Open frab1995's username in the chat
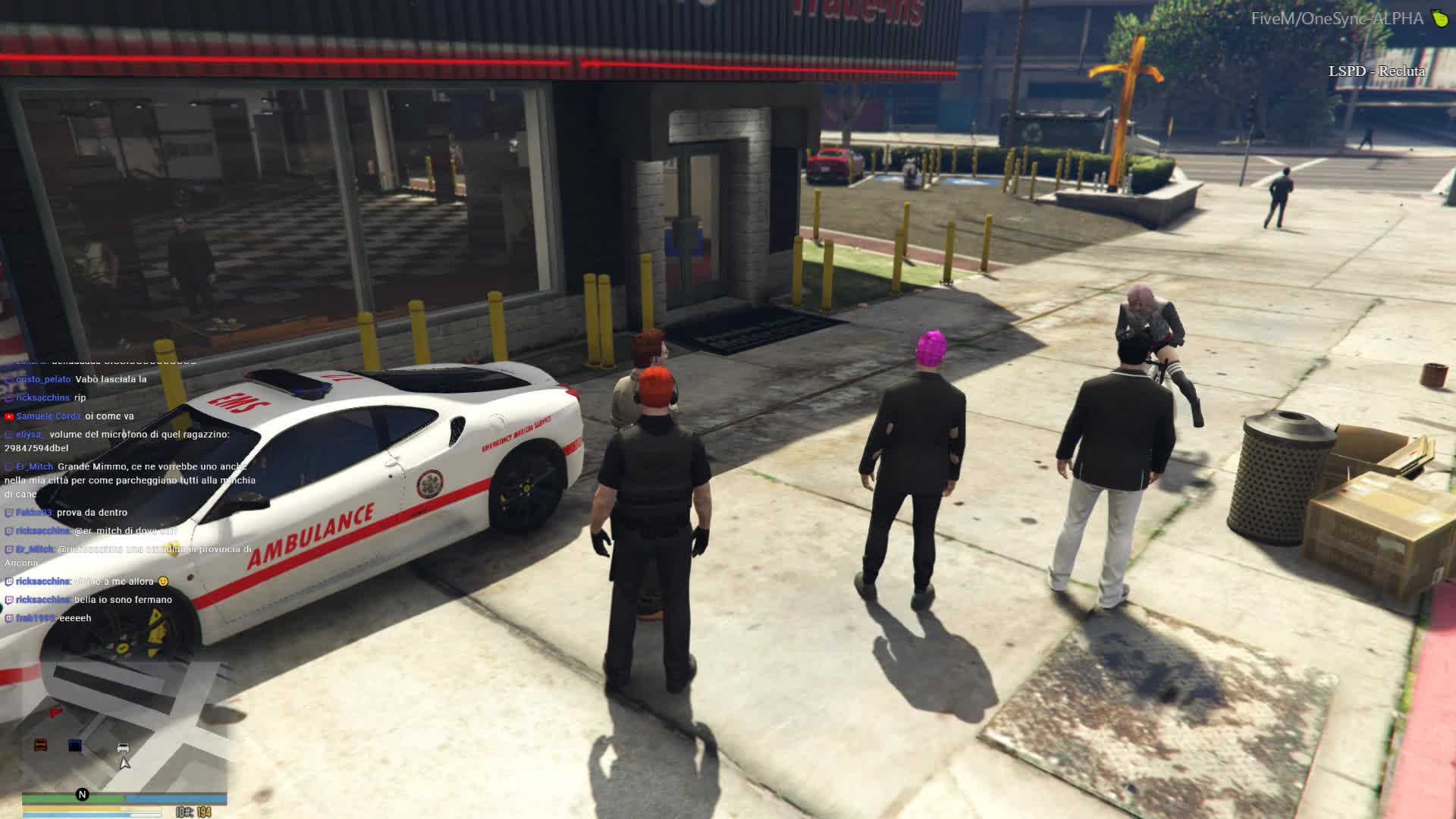This screenshot has height=819, width=1456. [x=35, y=618]
